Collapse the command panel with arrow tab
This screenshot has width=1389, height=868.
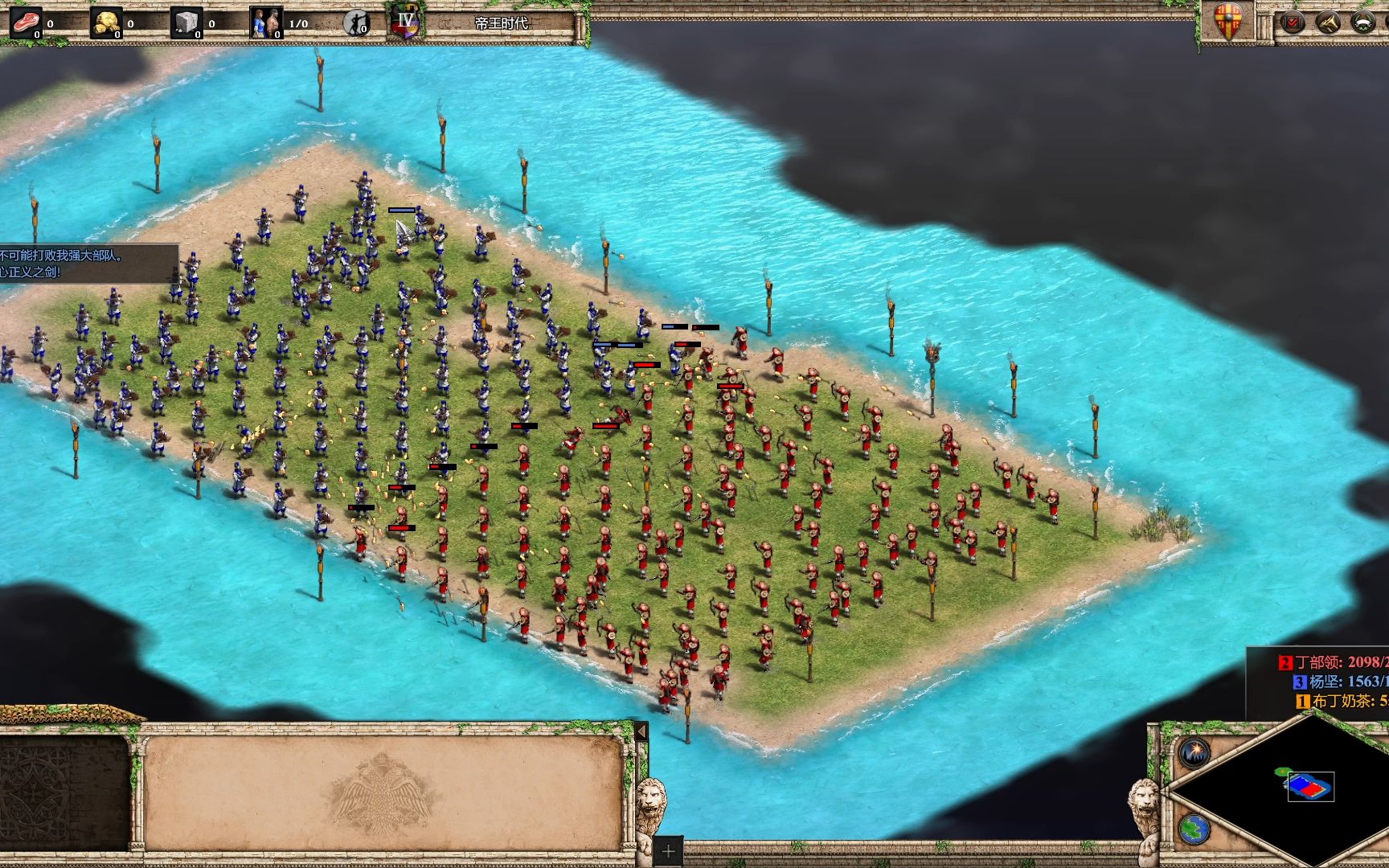641,731
